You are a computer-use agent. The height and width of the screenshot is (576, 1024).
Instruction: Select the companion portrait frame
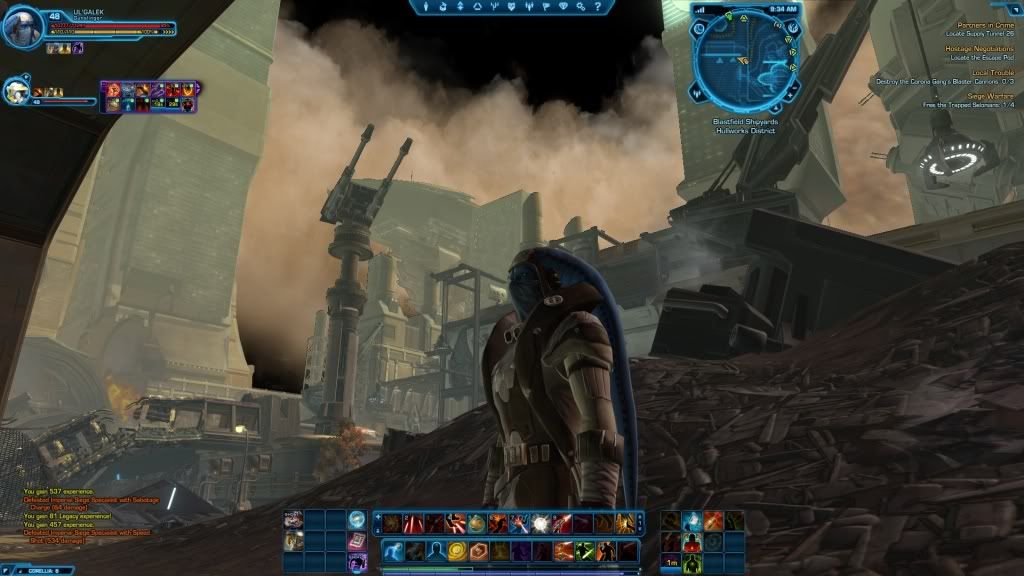click(16, 92)
